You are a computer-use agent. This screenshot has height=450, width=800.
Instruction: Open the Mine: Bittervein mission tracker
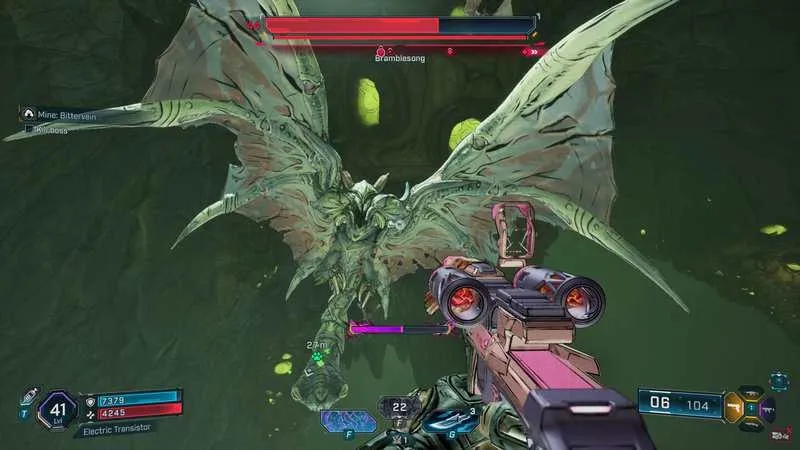tap(58, 115)
